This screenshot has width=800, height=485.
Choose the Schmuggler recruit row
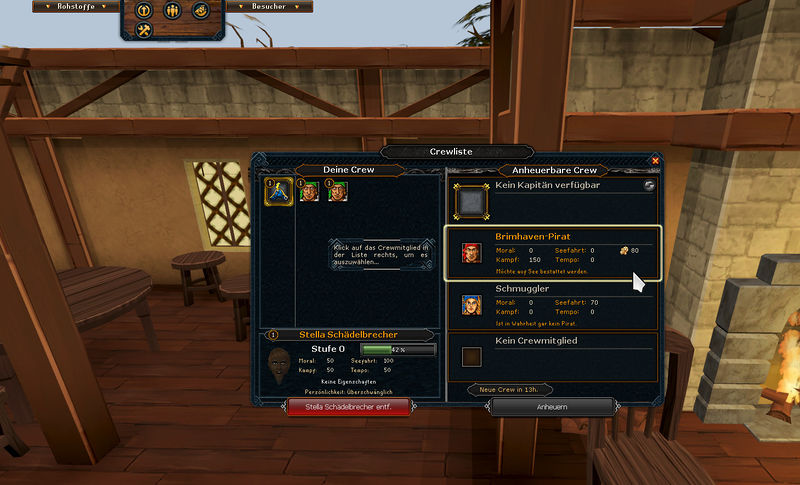point(552,305)
